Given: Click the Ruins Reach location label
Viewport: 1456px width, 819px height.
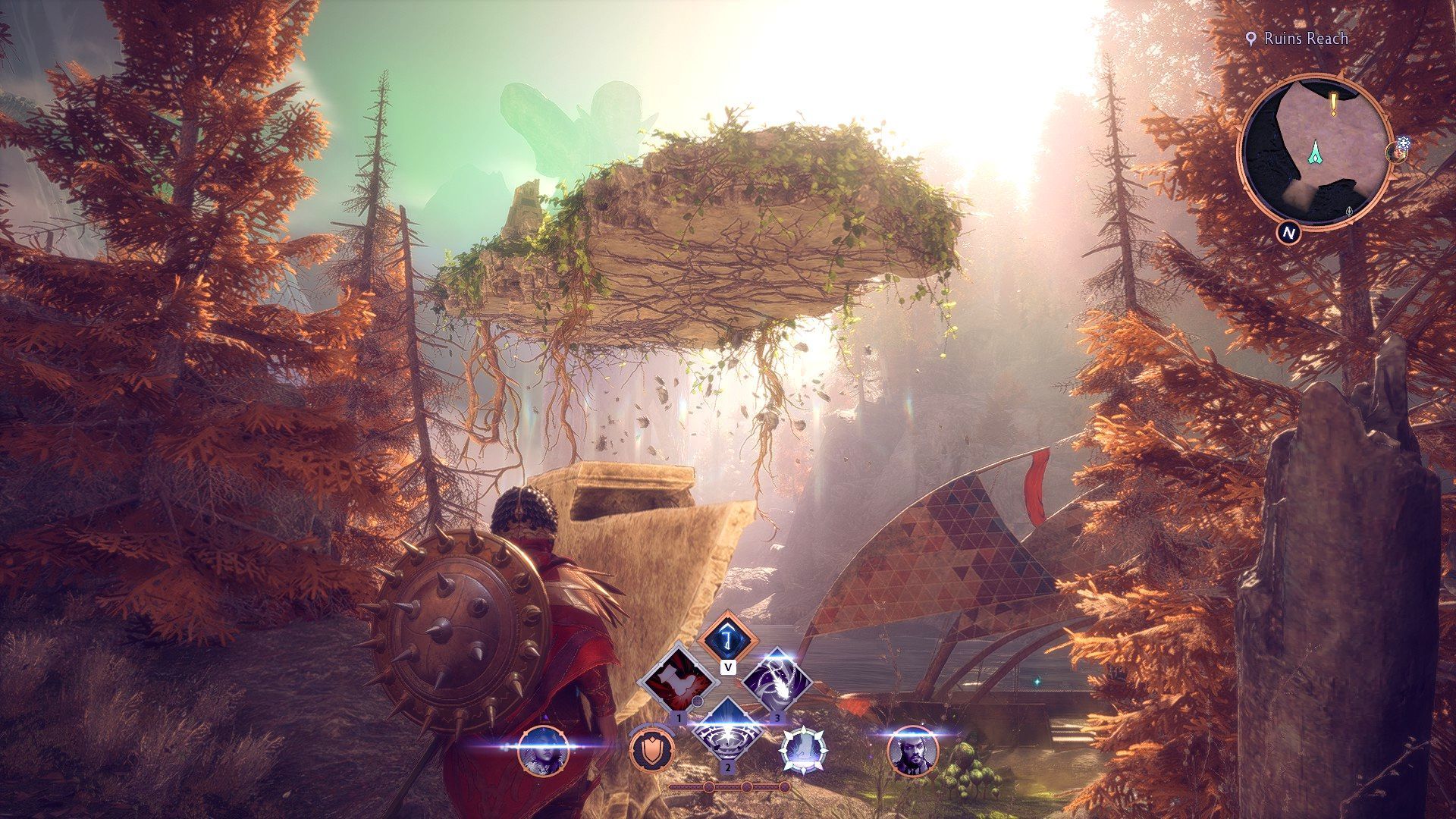Looking at the screenshot, I should 1305,39.
